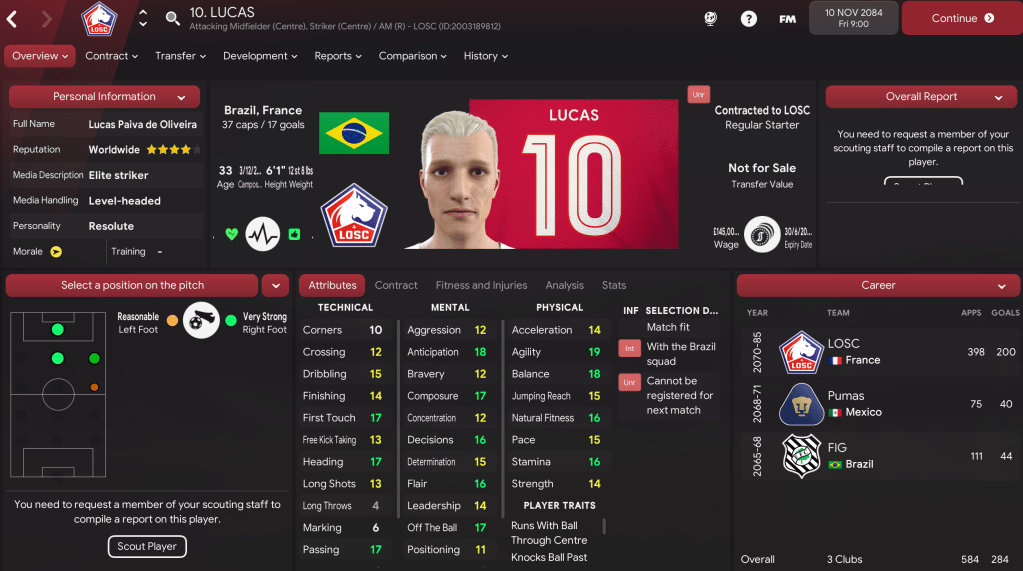Open the Reports menu

pos(339,56)
